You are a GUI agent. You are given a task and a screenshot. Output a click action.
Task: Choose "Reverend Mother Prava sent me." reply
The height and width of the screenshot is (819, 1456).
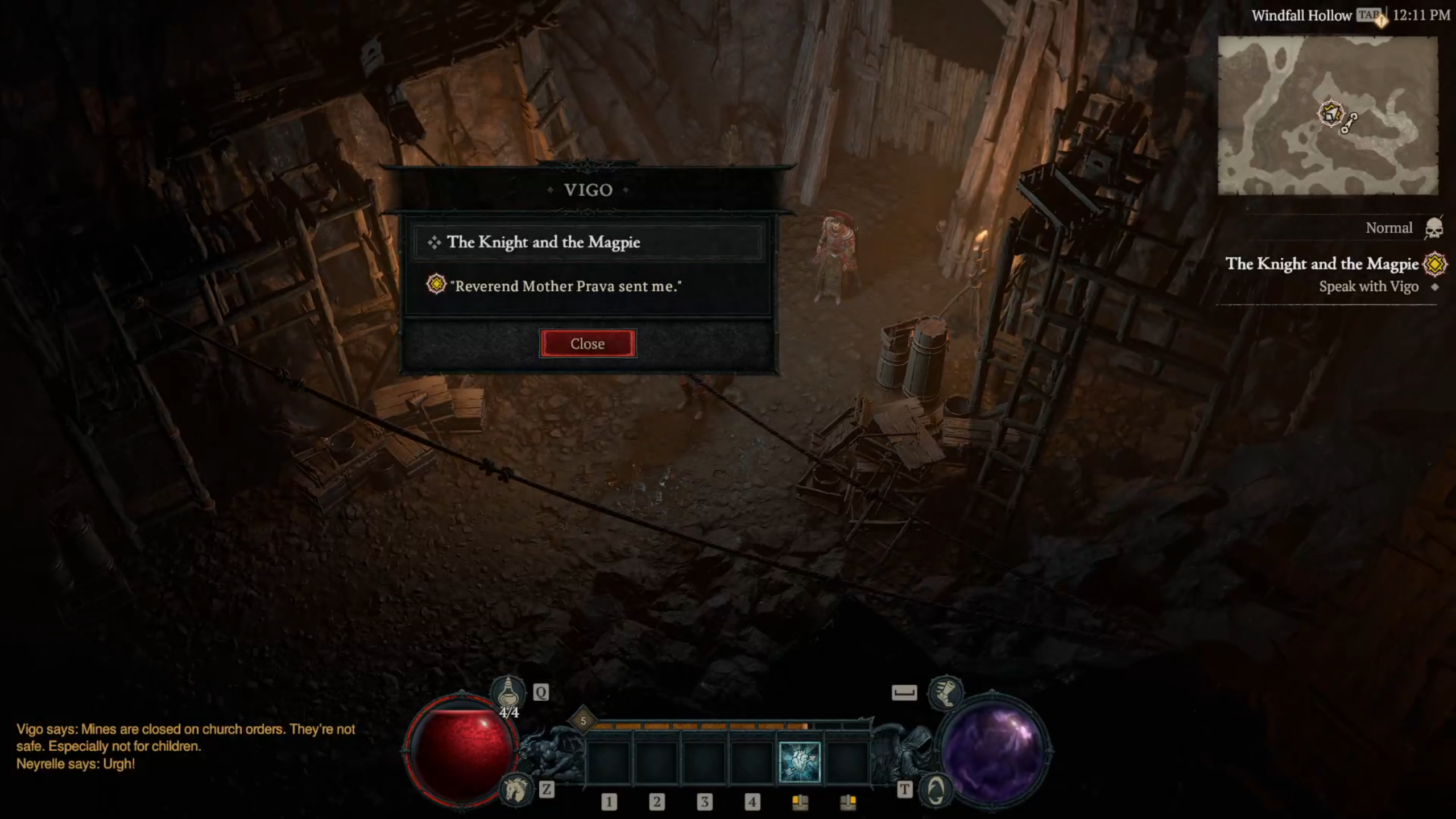coord(566,286)
